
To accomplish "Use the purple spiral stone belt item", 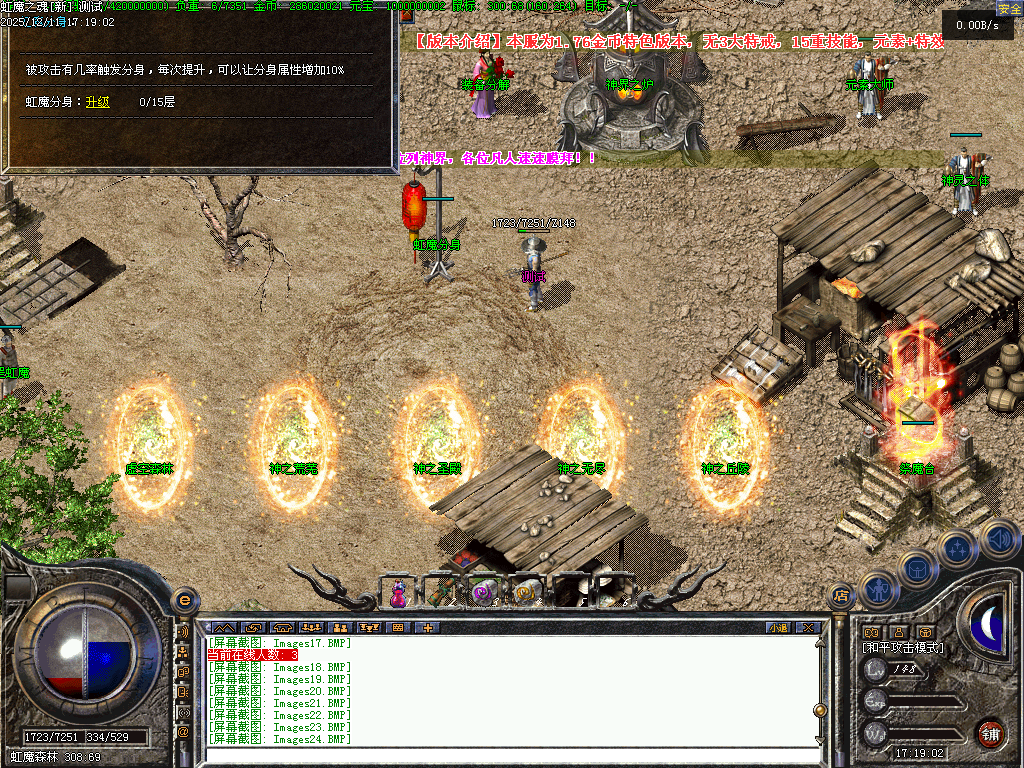I will point(483,593).
